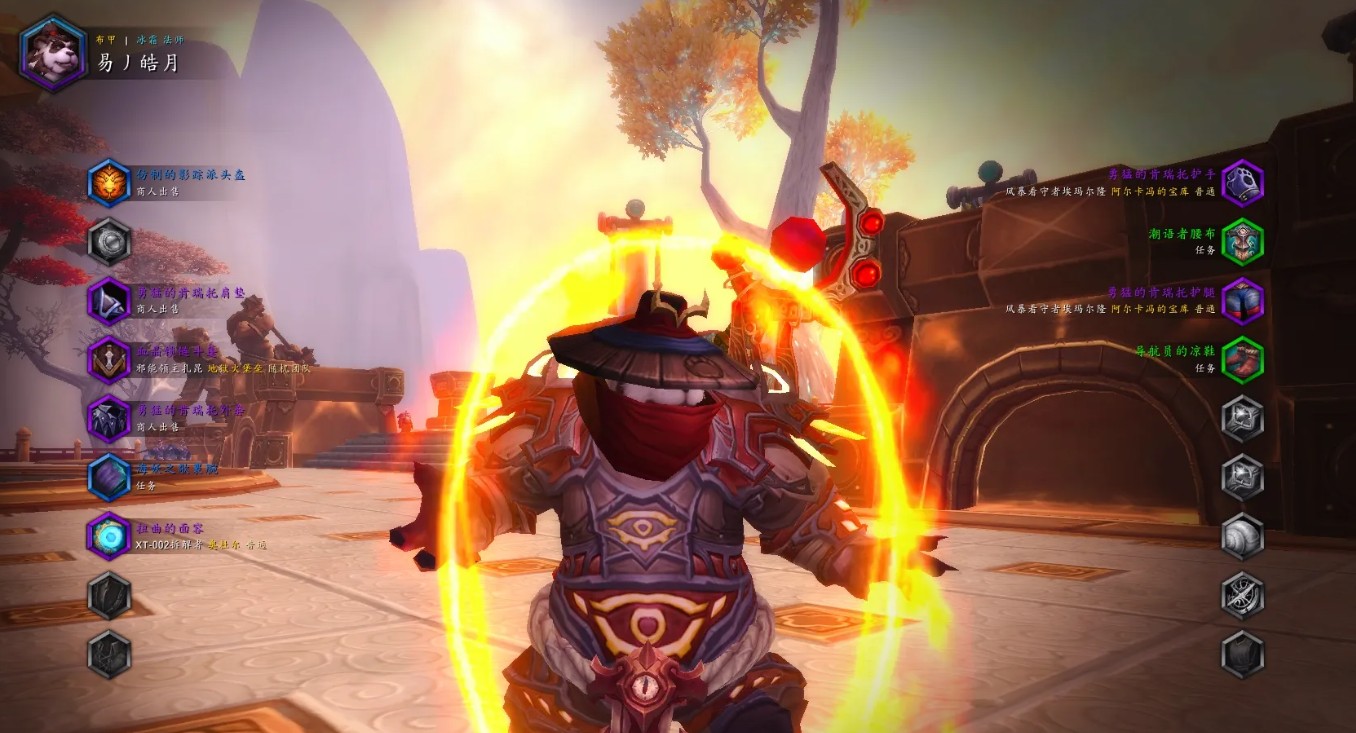Click the empty spiral shell trinket slot
The width and height of the screenshot is (1356, 733).
pos(1243,536)
